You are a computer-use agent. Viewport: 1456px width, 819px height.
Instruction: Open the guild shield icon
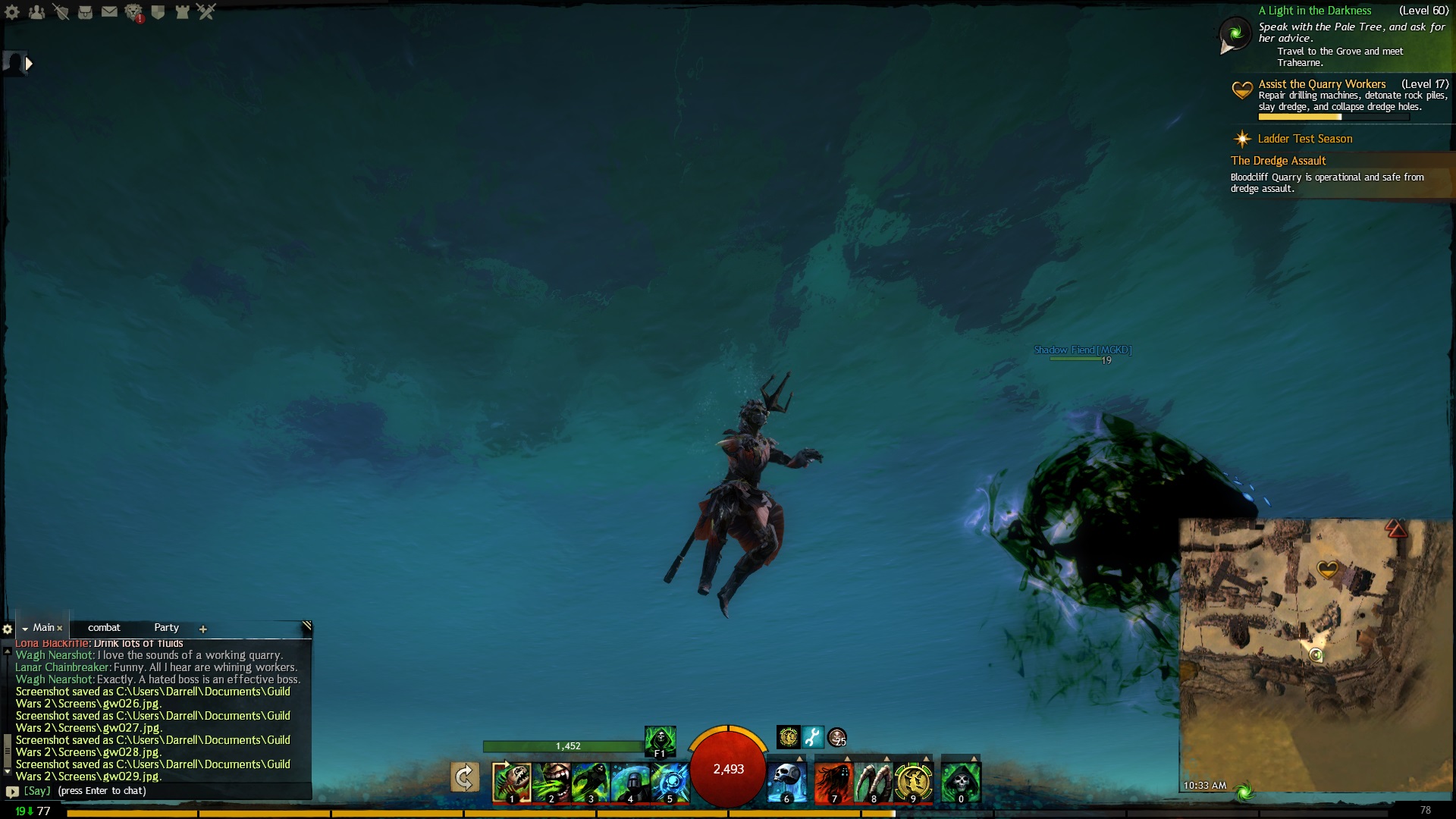click(158, 12)
